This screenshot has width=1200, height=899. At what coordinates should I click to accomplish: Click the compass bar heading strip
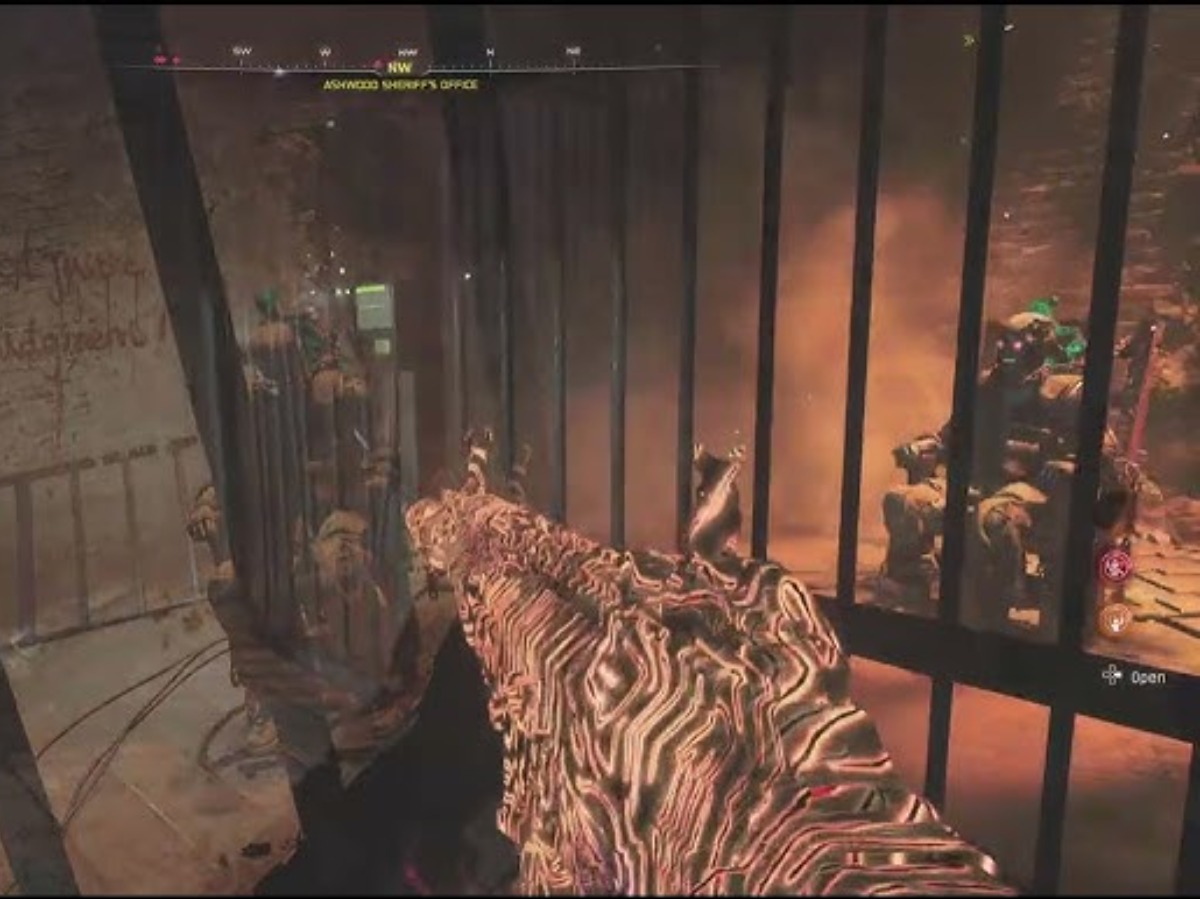pyautogui.click(x=420, y=67)
